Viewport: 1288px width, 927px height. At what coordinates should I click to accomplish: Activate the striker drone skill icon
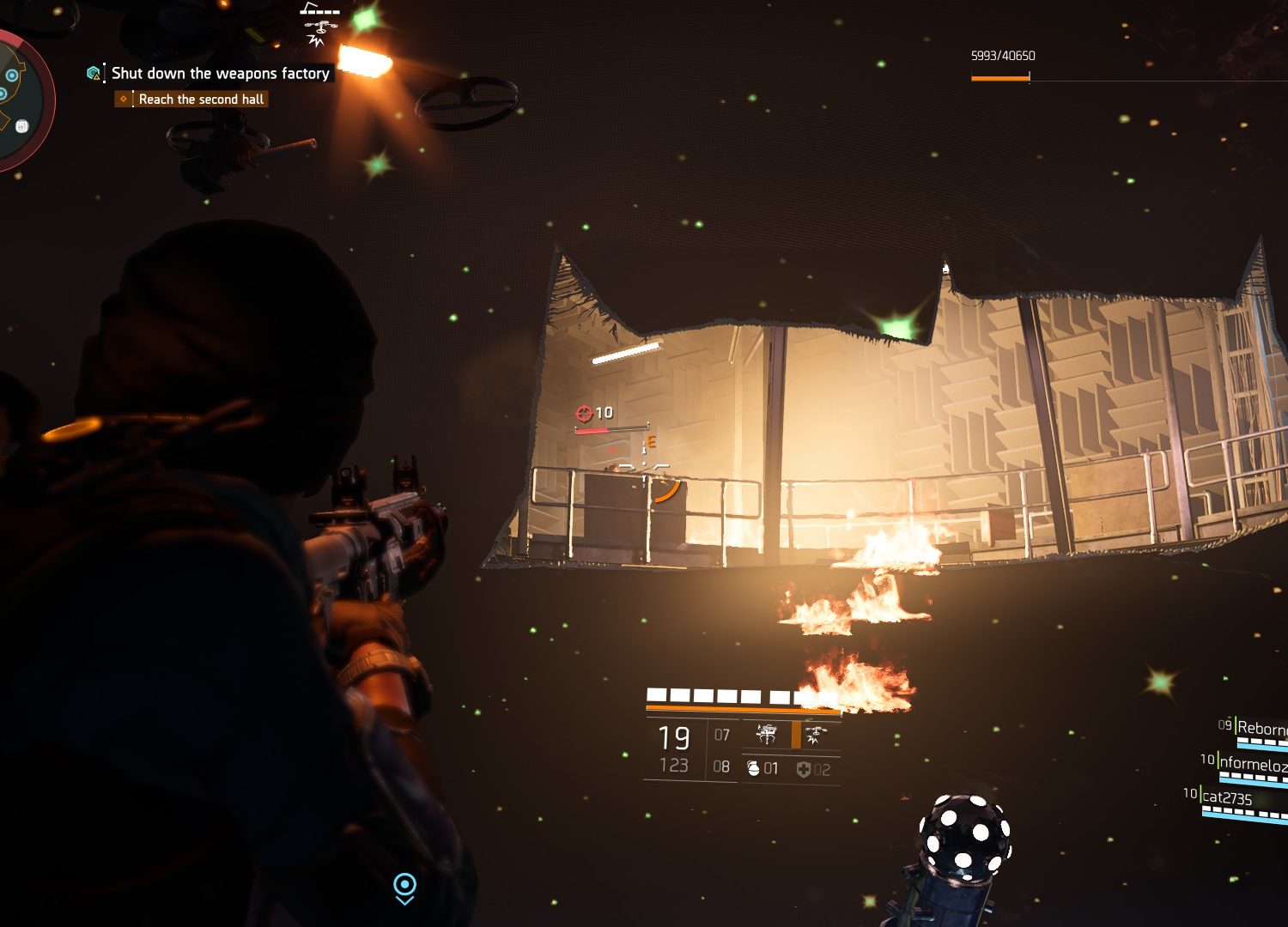814,735
